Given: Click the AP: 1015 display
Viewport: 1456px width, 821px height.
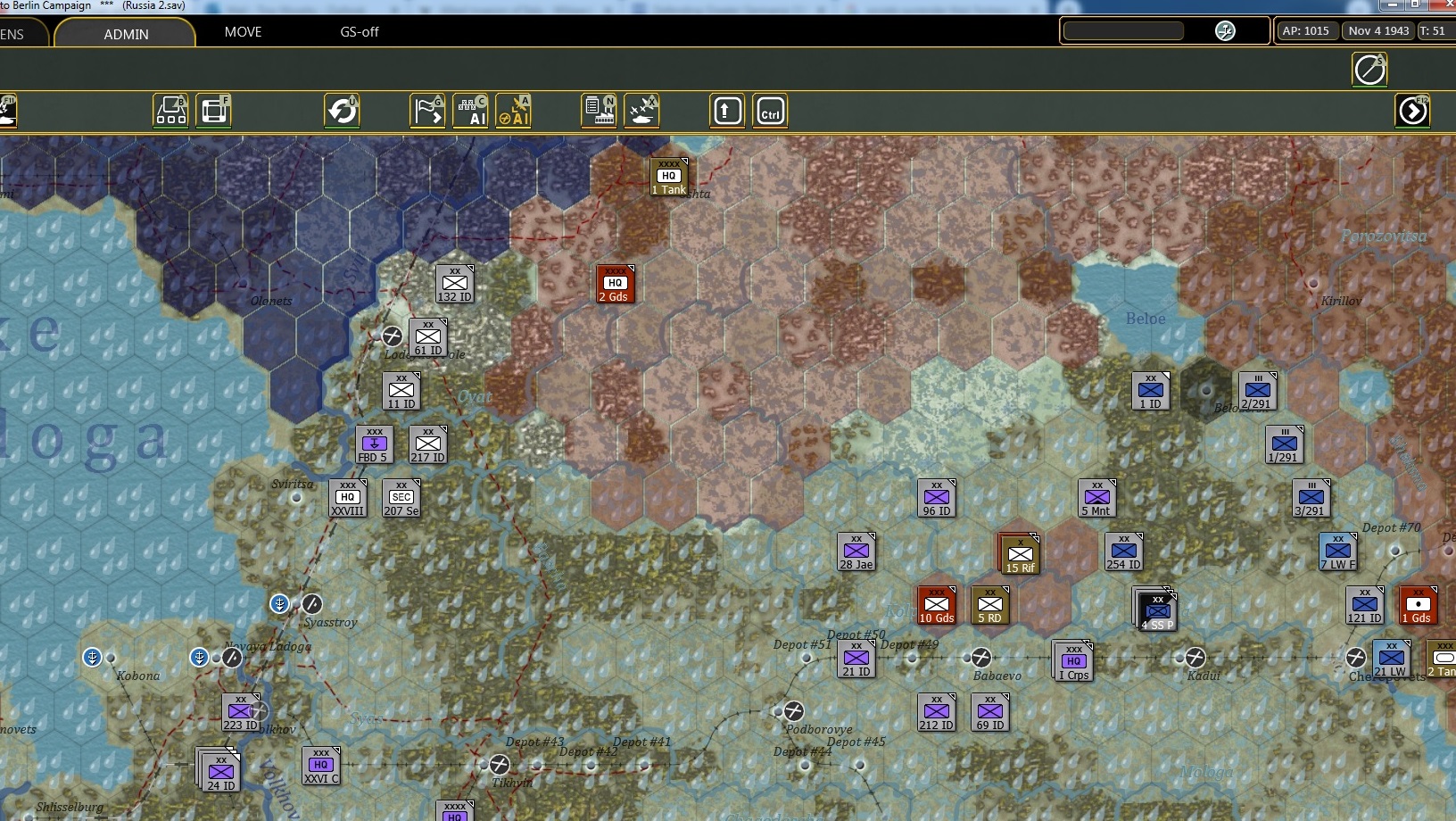Looking at the screenshot, I should coord(1306,30).
